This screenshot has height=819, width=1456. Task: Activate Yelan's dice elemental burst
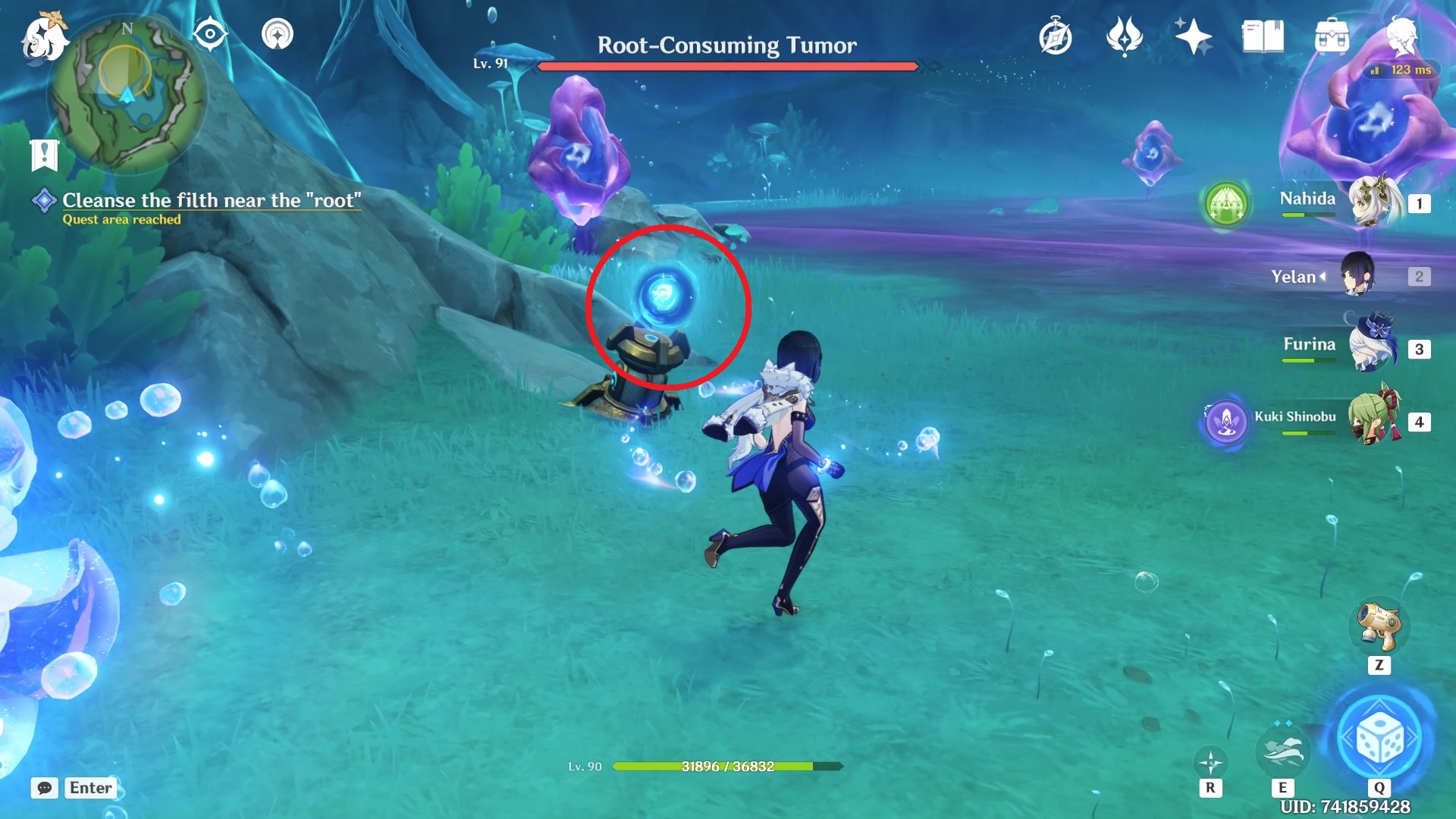[x=1380, y=738]
